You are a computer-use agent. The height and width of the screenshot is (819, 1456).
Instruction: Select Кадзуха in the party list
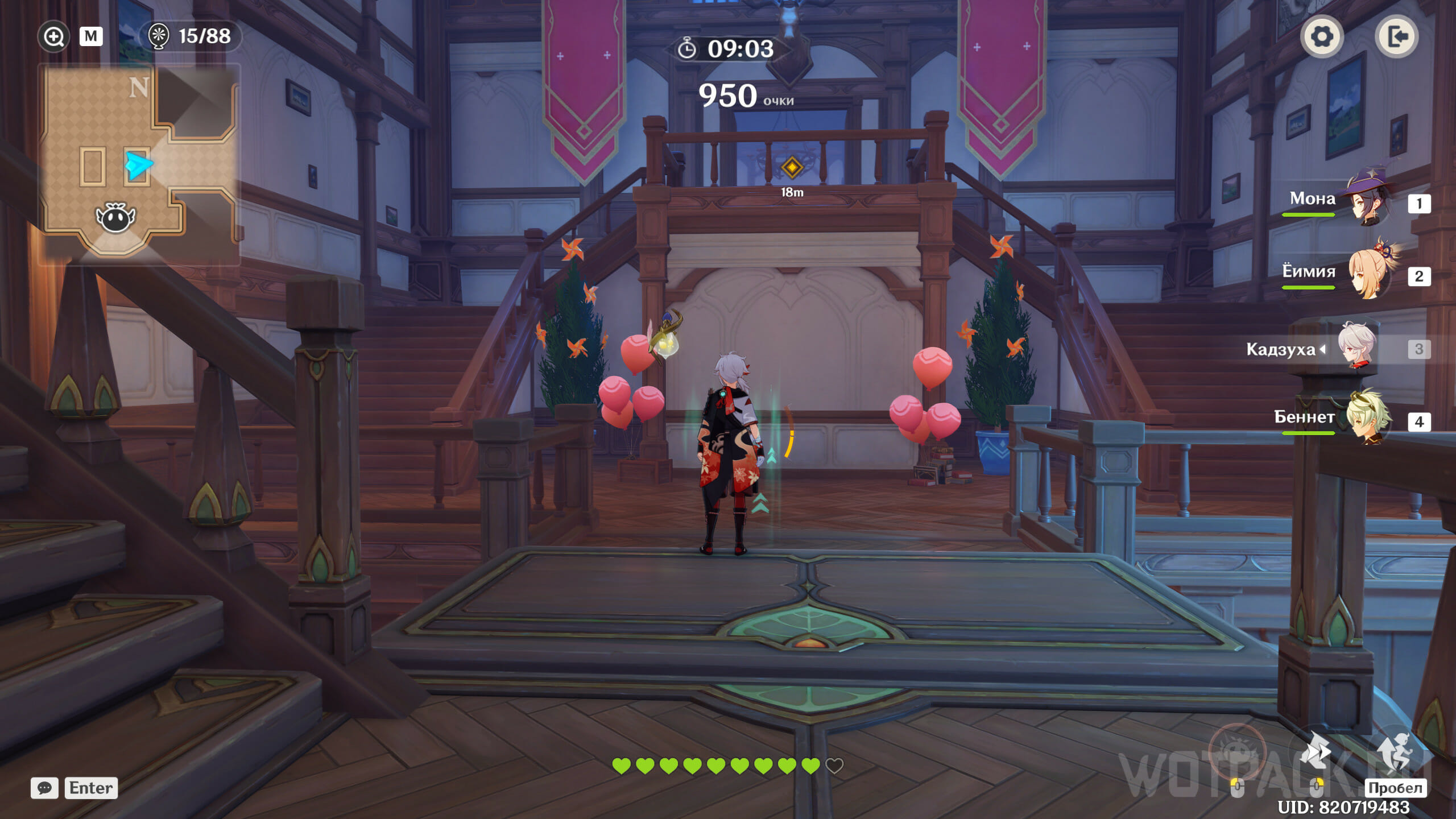[1355, 348]
